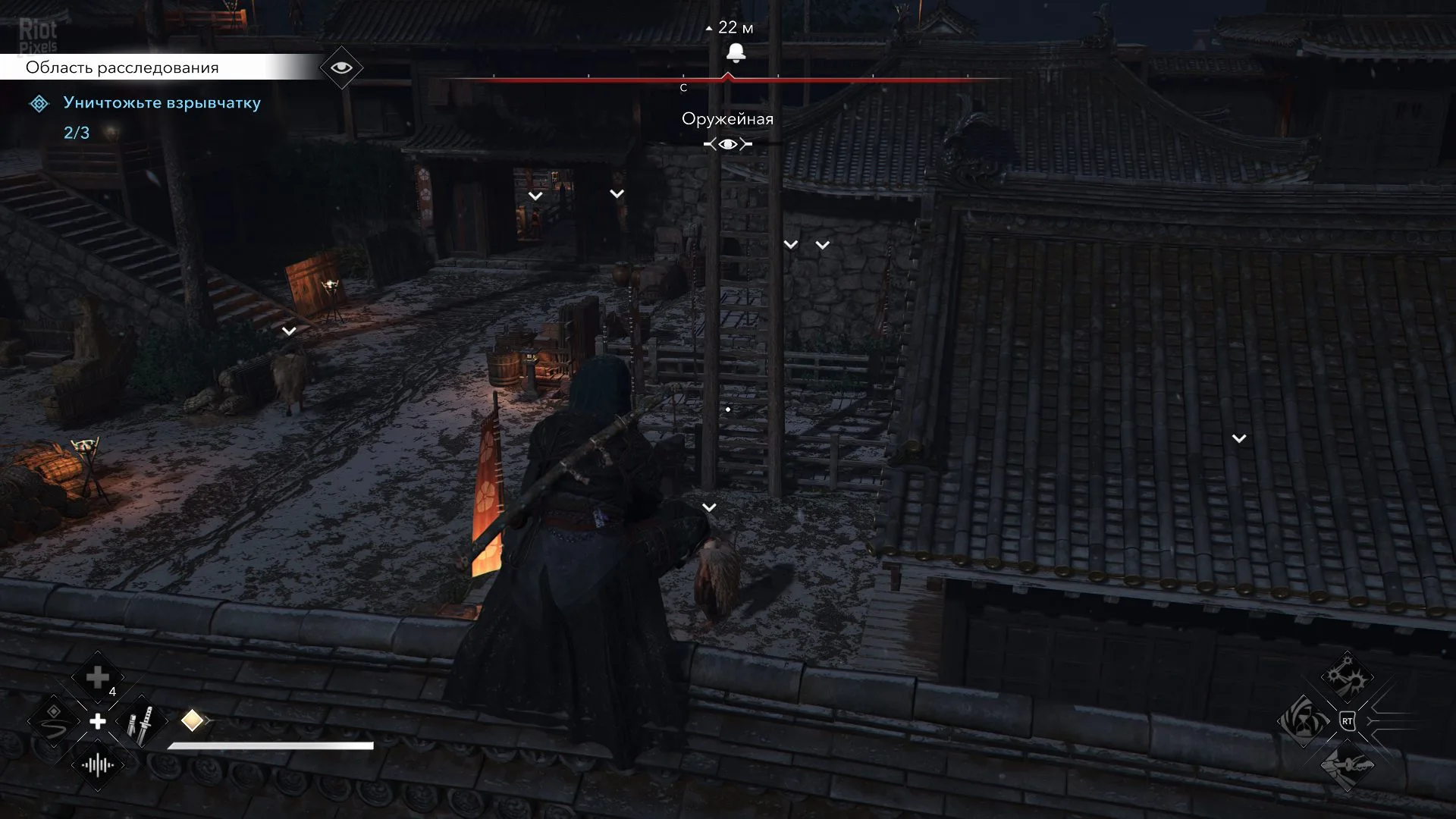Click the golden diamond adrenaline chunk
This screenshot has width=1456, height=819.
193,720
